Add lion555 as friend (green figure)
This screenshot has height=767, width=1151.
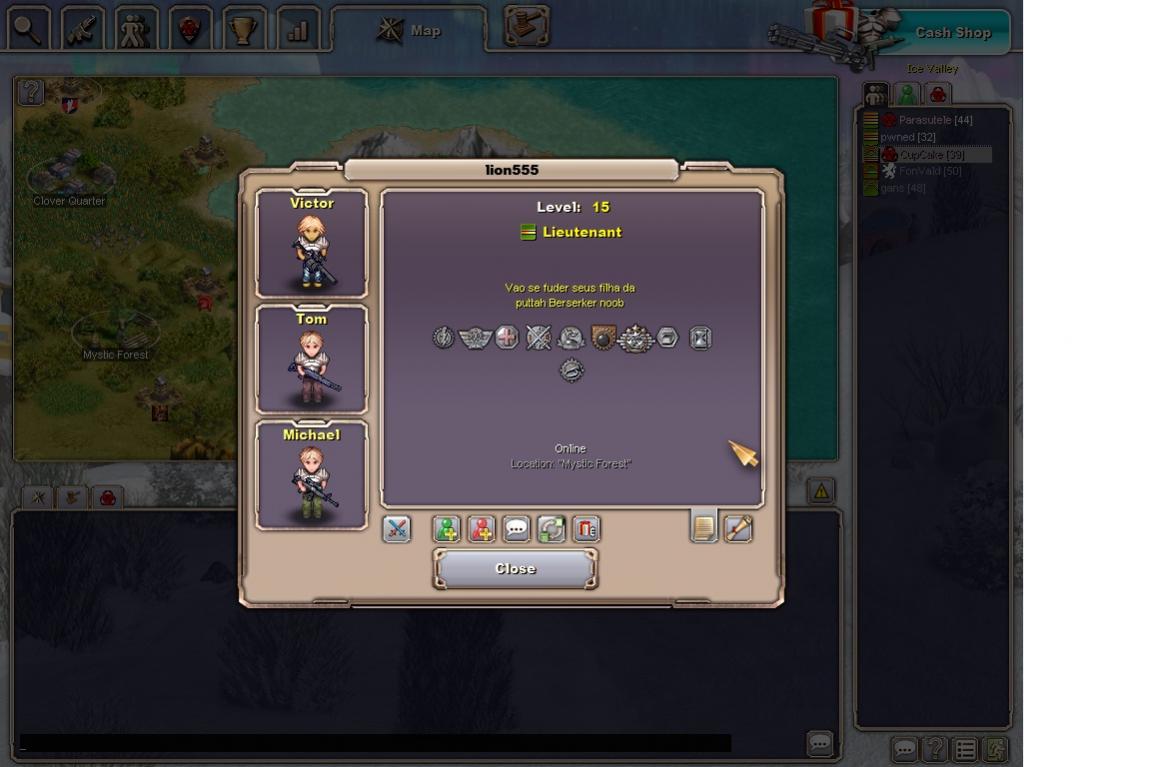coord(447,528)
